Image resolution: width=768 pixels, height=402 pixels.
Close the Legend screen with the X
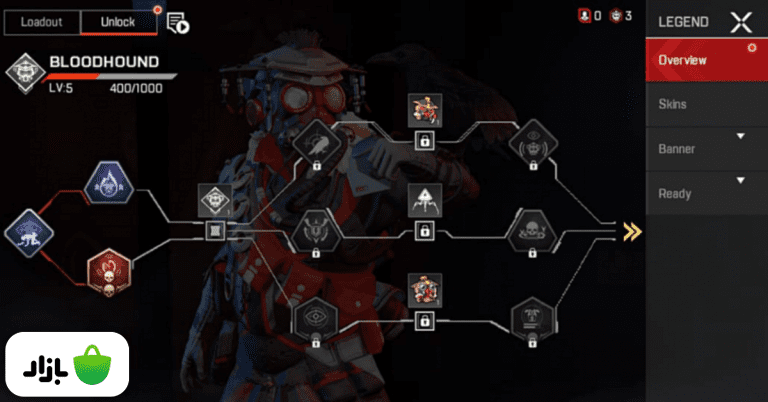click(741, 22)
